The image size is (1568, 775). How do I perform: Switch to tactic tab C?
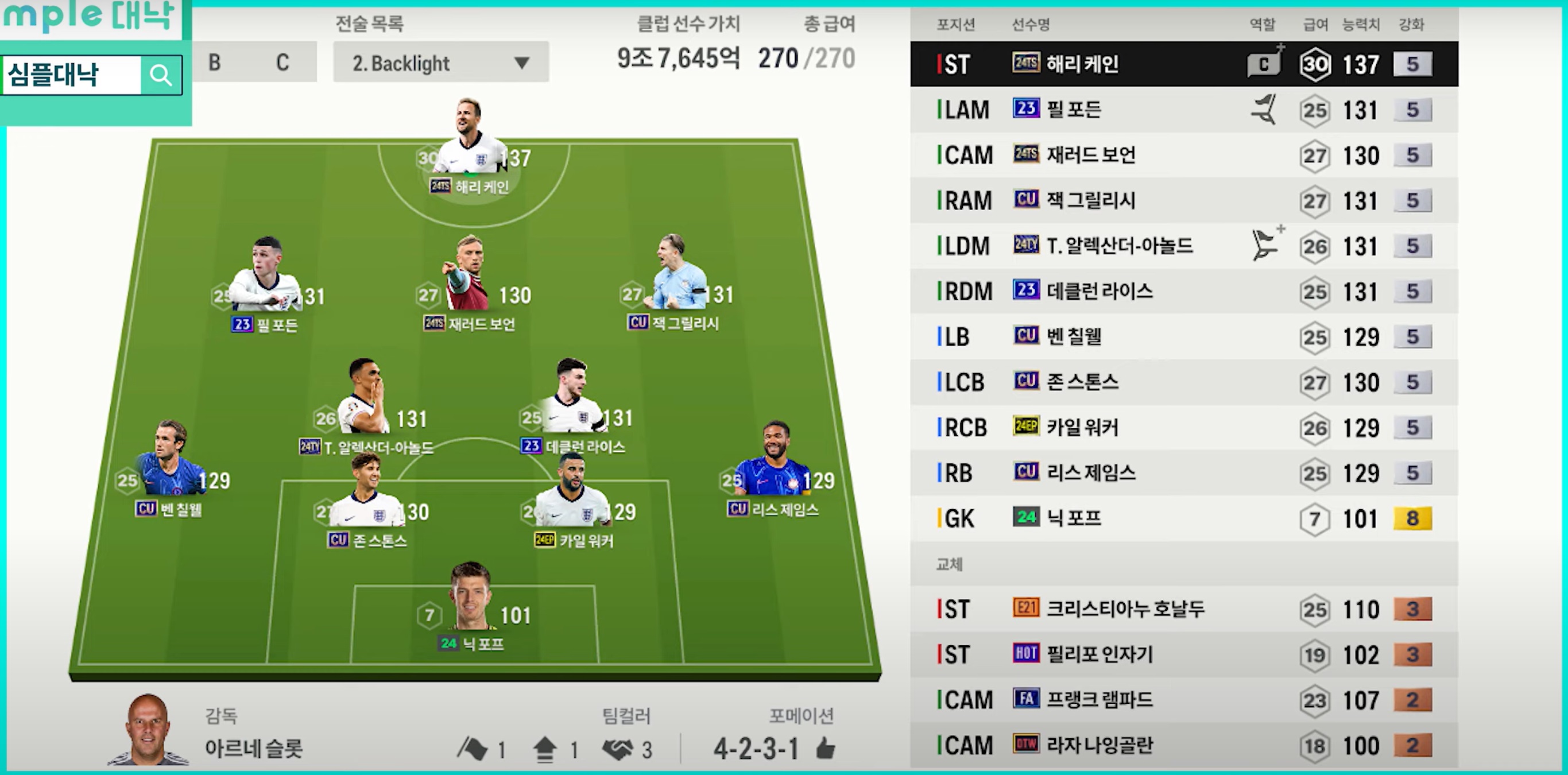[282, 63]
